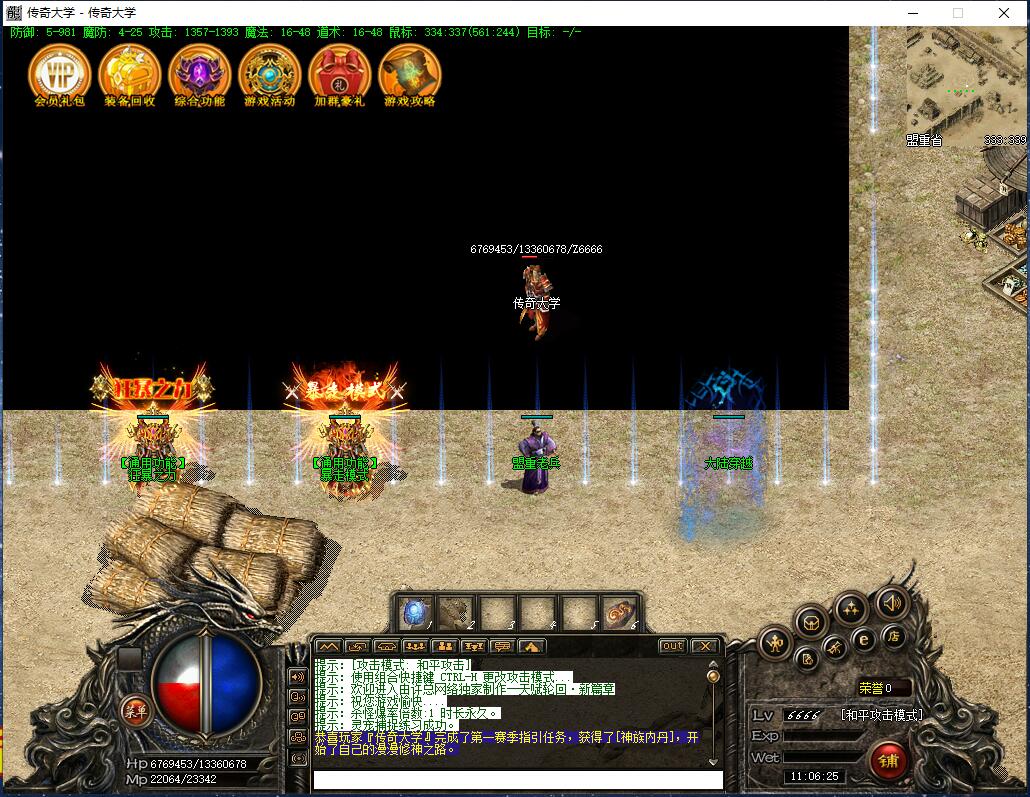
Task: Open the red 铺 stall button
Action: [887, 760]
